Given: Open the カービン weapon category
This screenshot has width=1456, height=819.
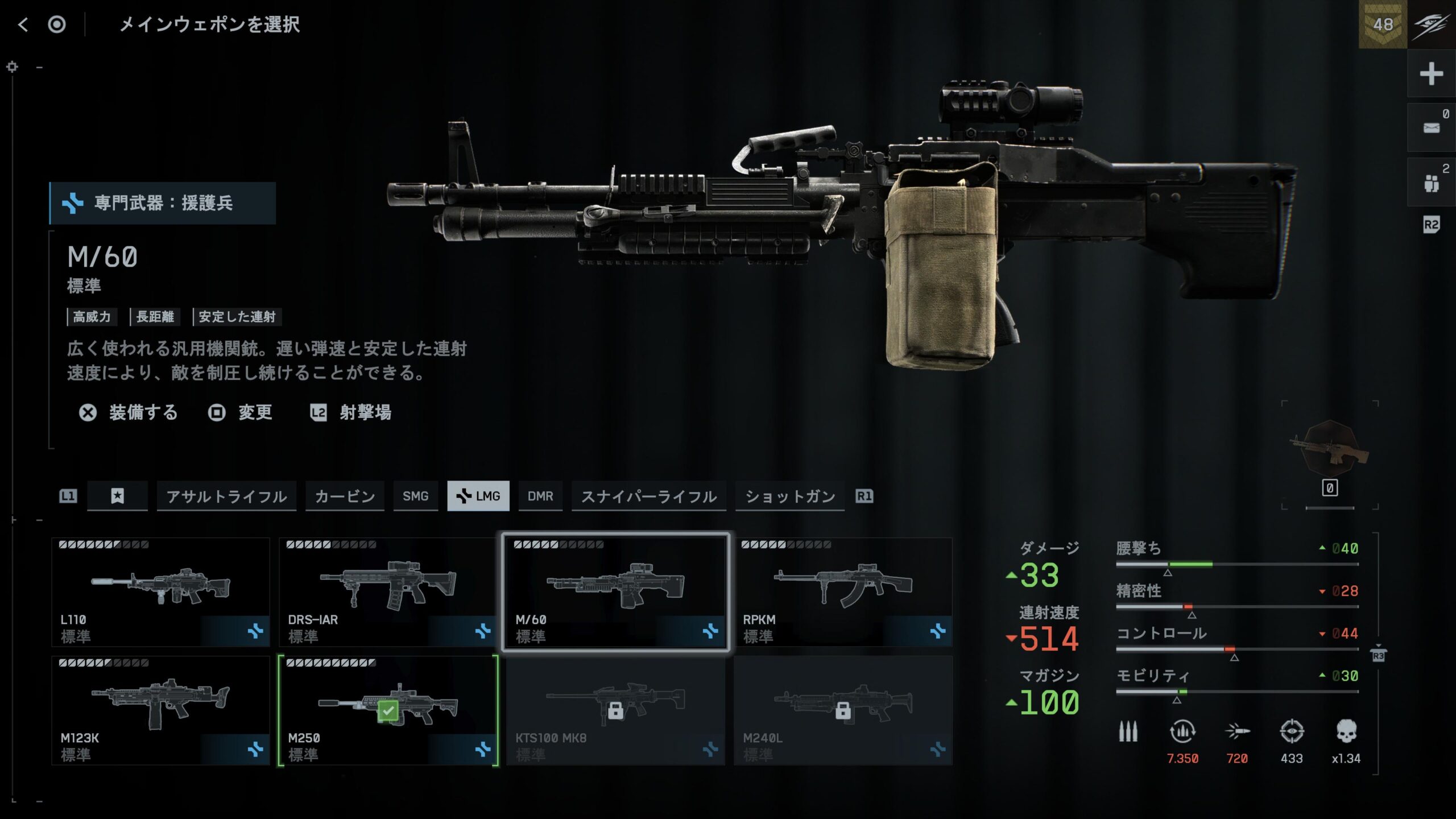Looking at the screenshot, I should tap(345, 497).
